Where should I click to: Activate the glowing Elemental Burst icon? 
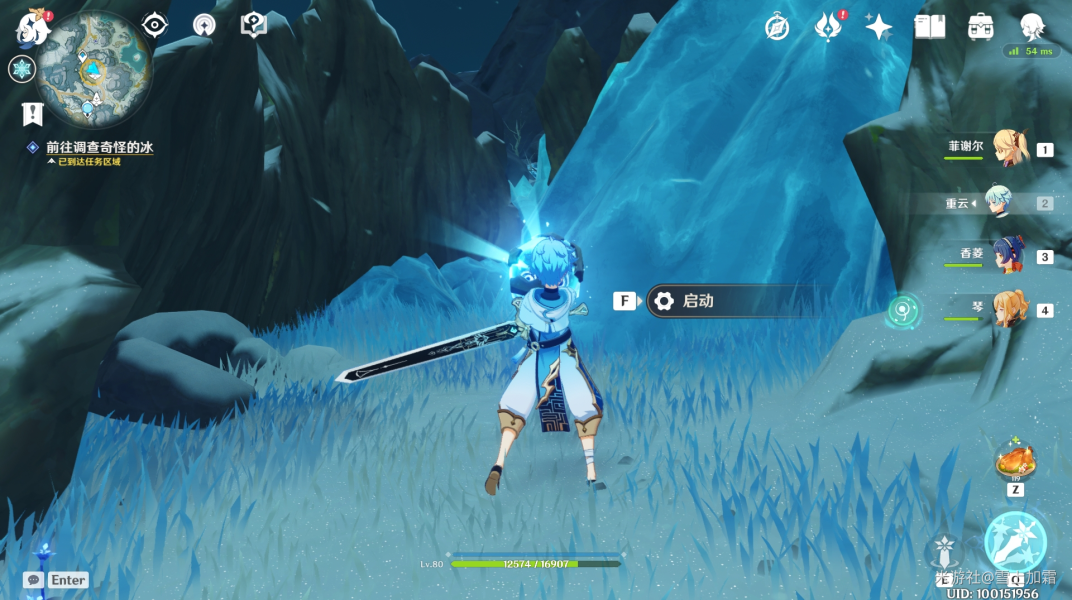(1015, 541)
